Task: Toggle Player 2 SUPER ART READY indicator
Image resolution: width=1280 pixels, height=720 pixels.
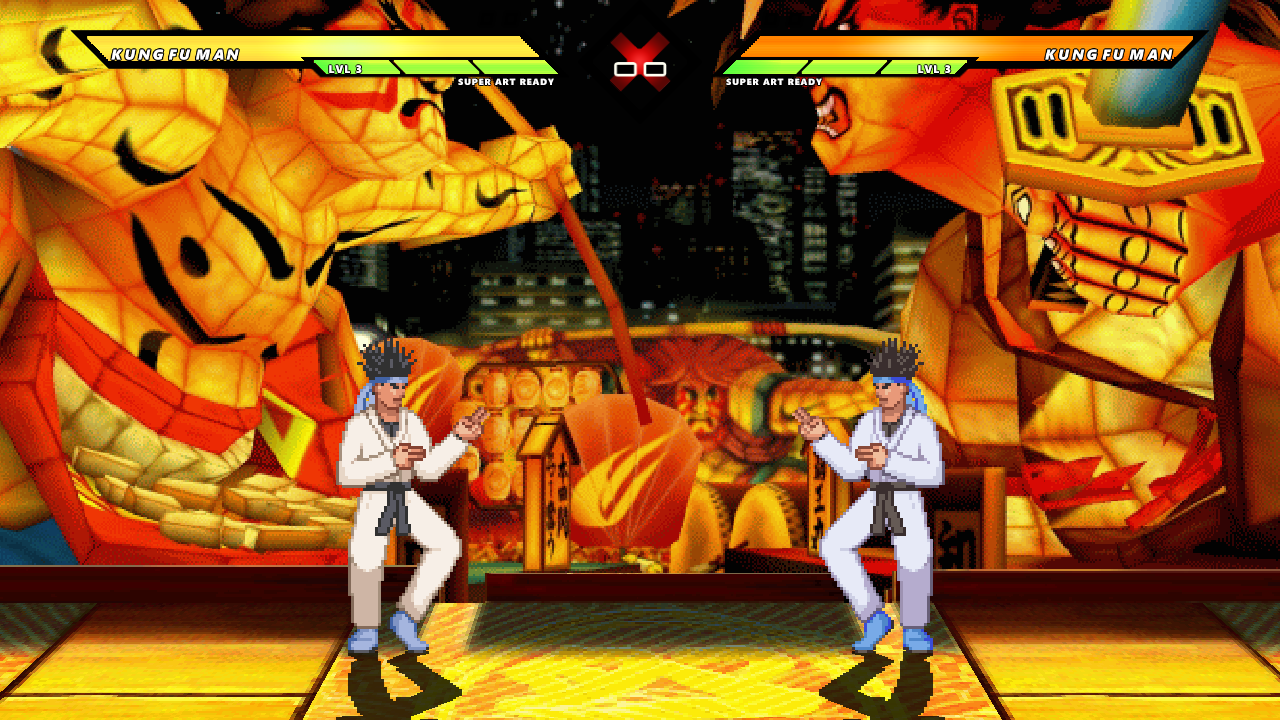Action: coord(775,84)
